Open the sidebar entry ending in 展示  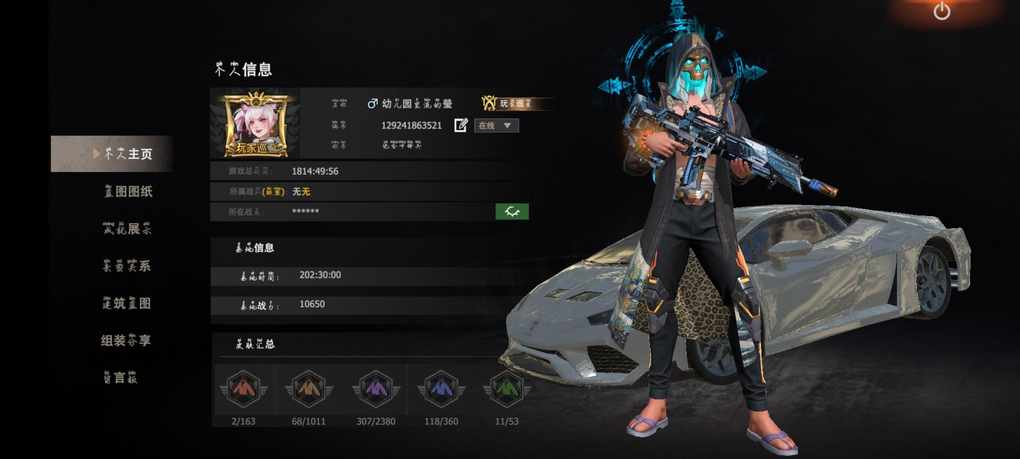point(127,228)
